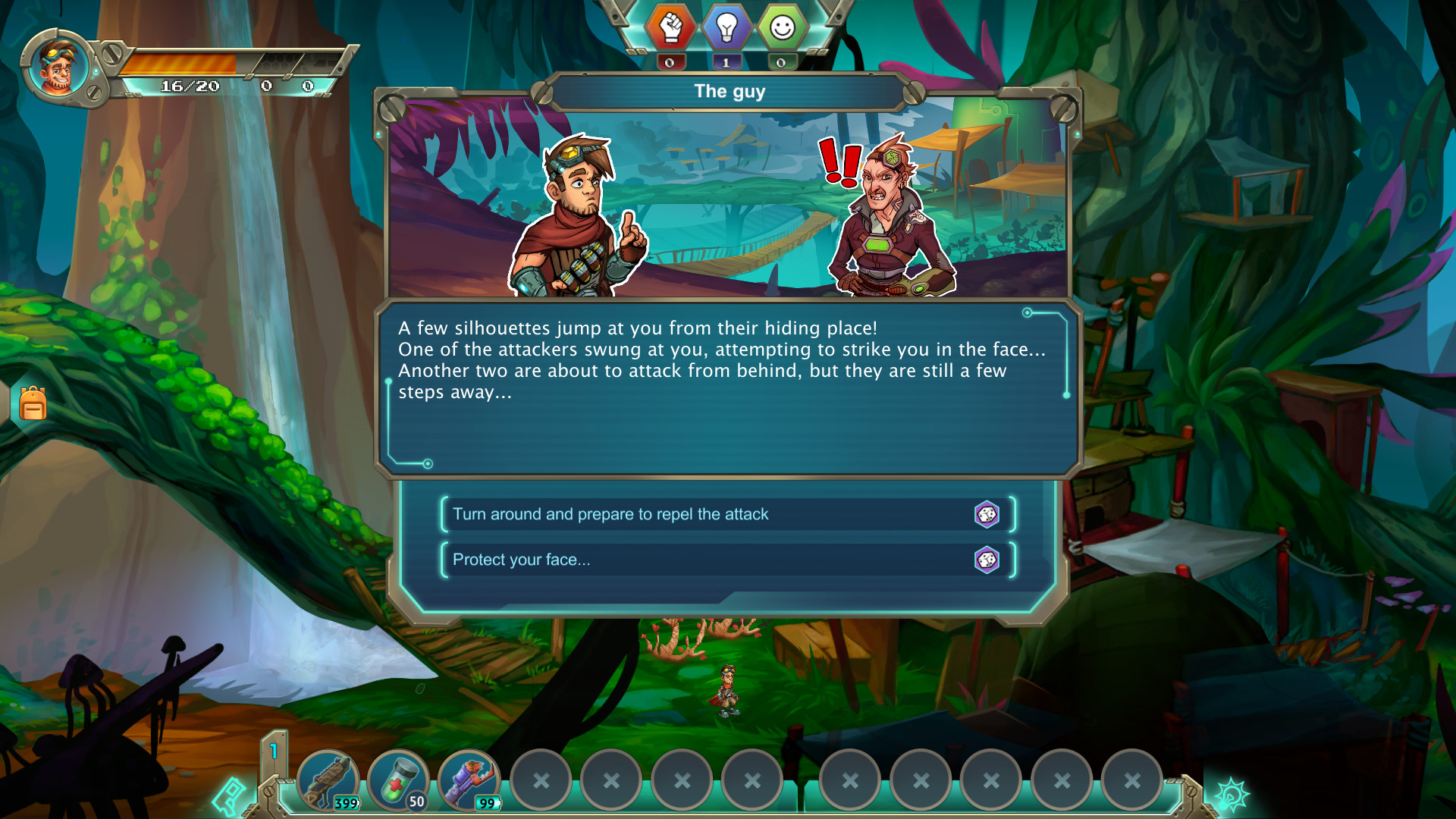Screen dimensions: 1456x819
Task: Click the character portrait top-left
Action: click(57, 67)
